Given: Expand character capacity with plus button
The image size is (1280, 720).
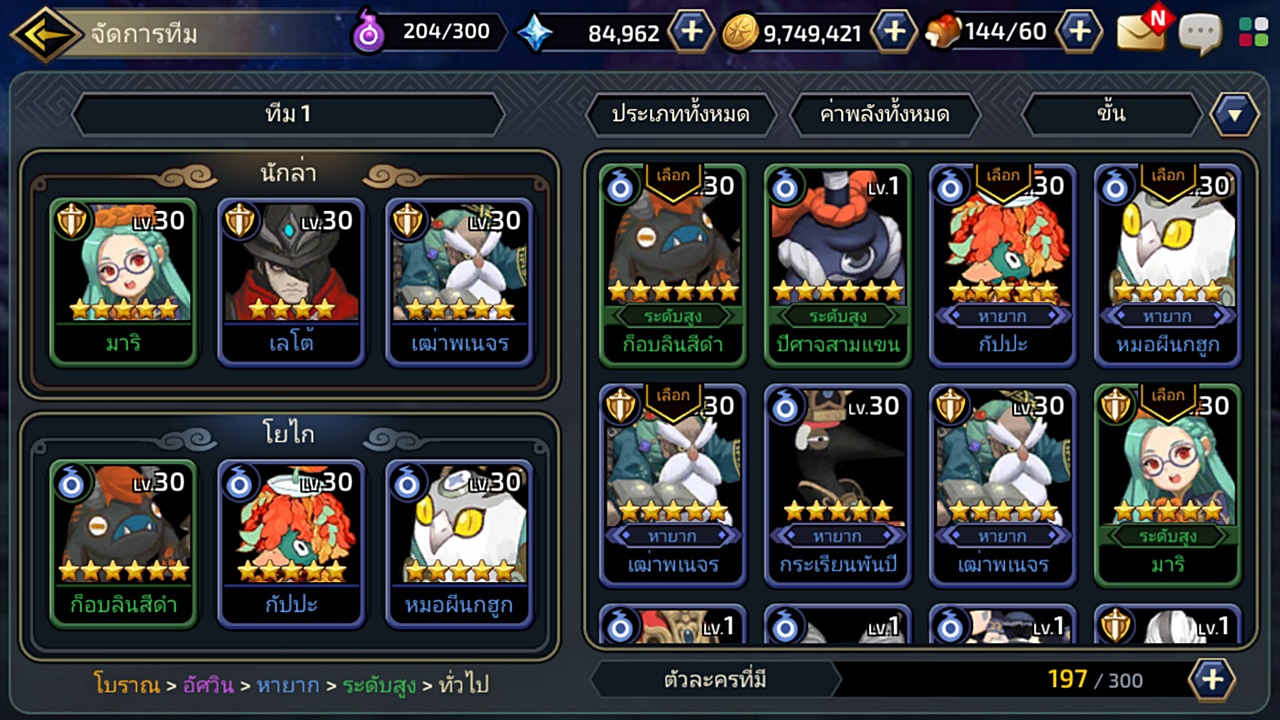Looking at the screenshot, I should 1211,680.
